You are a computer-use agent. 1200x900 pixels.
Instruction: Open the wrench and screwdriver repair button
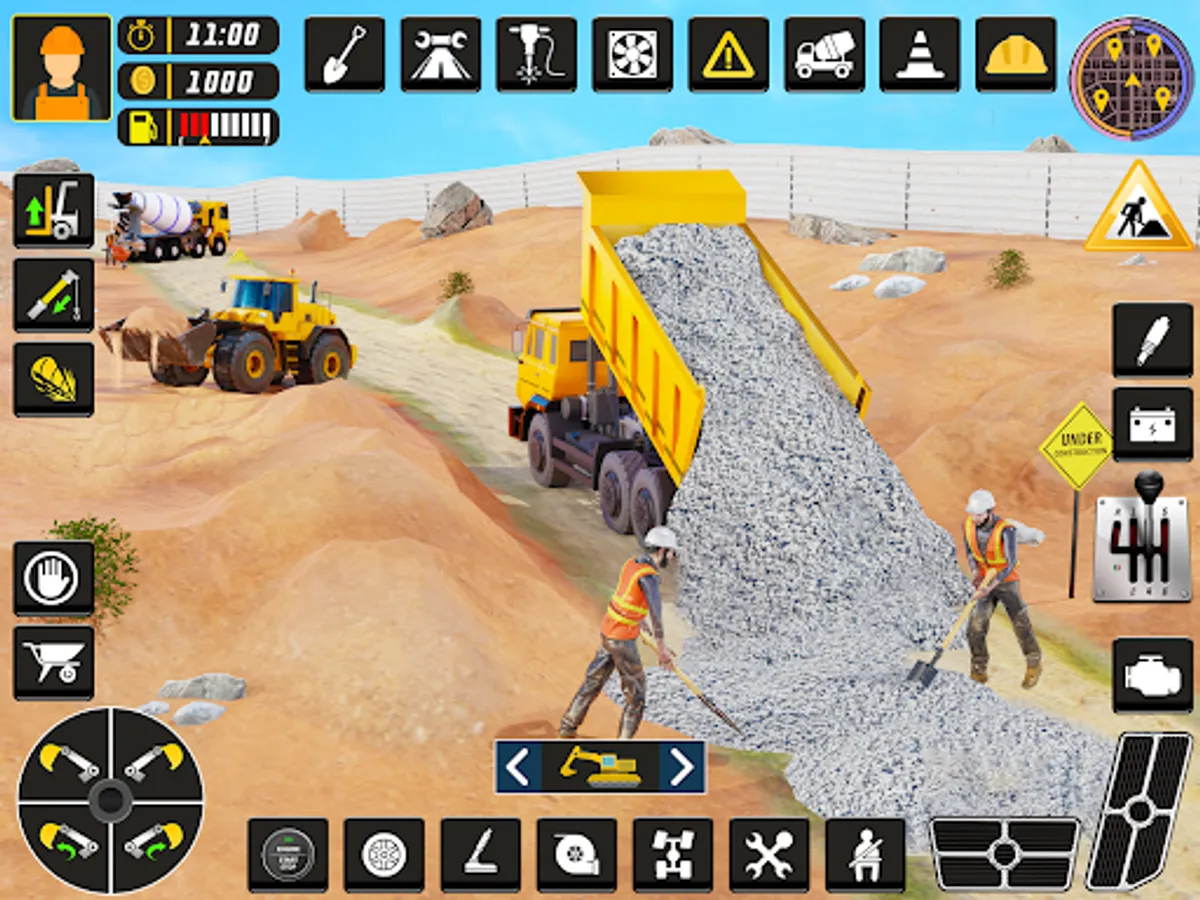click(x=769, y=855)
